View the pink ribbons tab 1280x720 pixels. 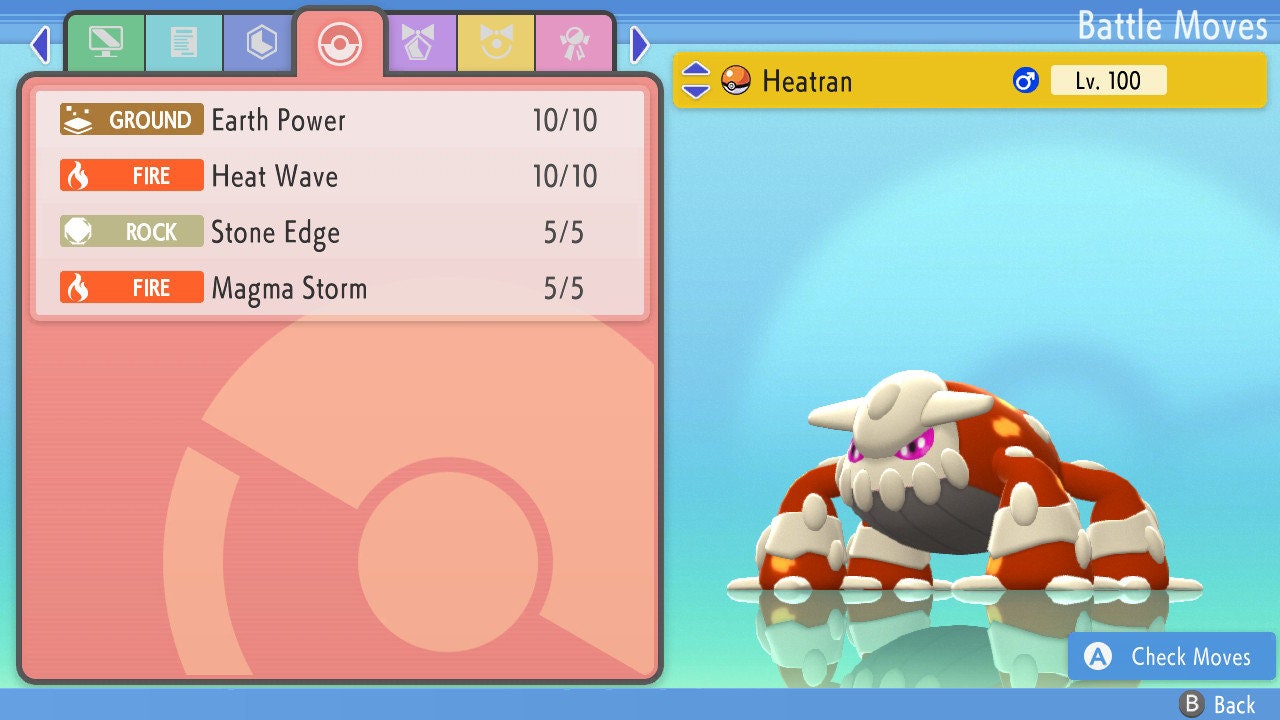[x=574, y=42]
